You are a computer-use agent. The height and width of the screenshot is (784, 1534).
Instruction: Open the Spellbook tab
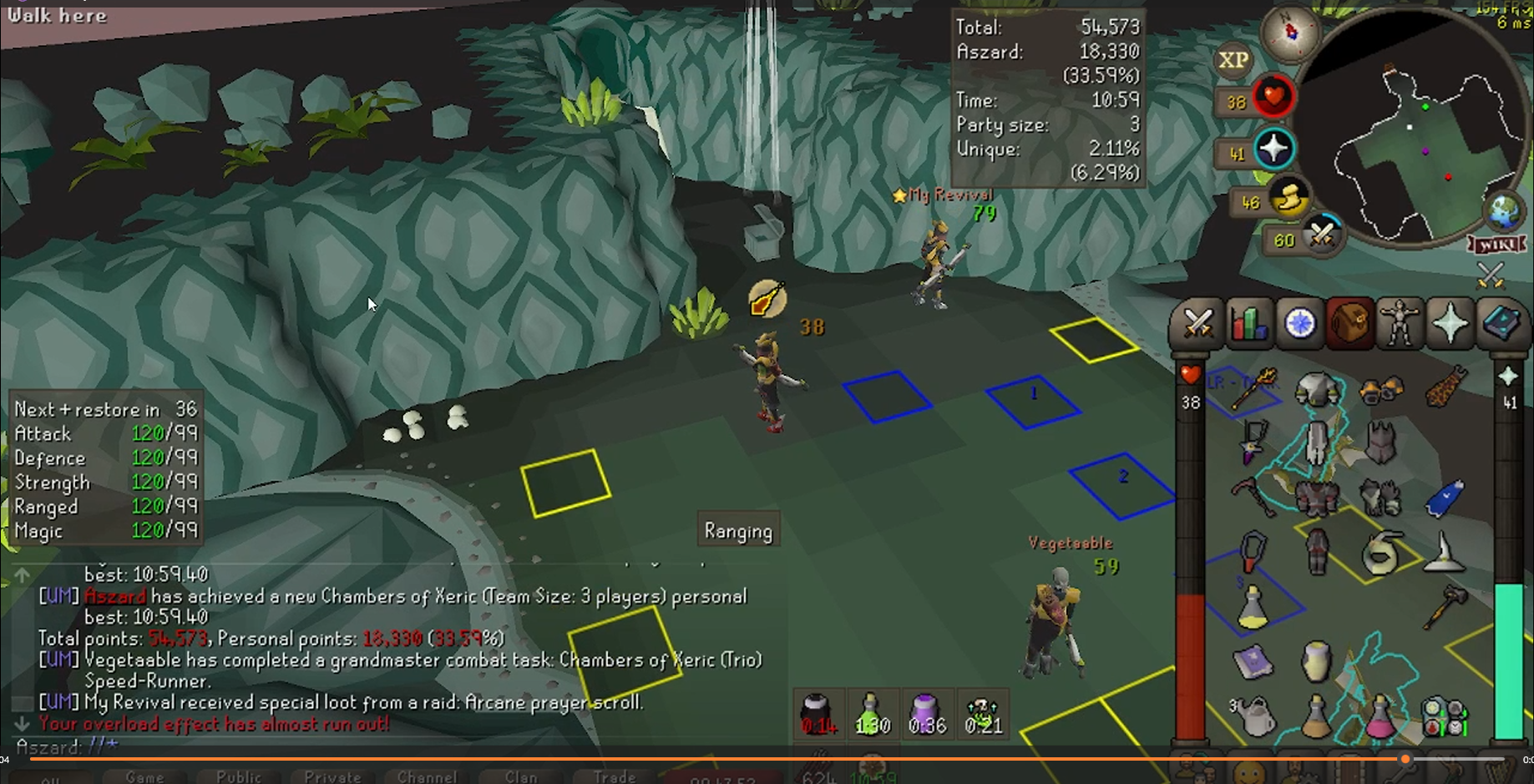pos(1501,323)
